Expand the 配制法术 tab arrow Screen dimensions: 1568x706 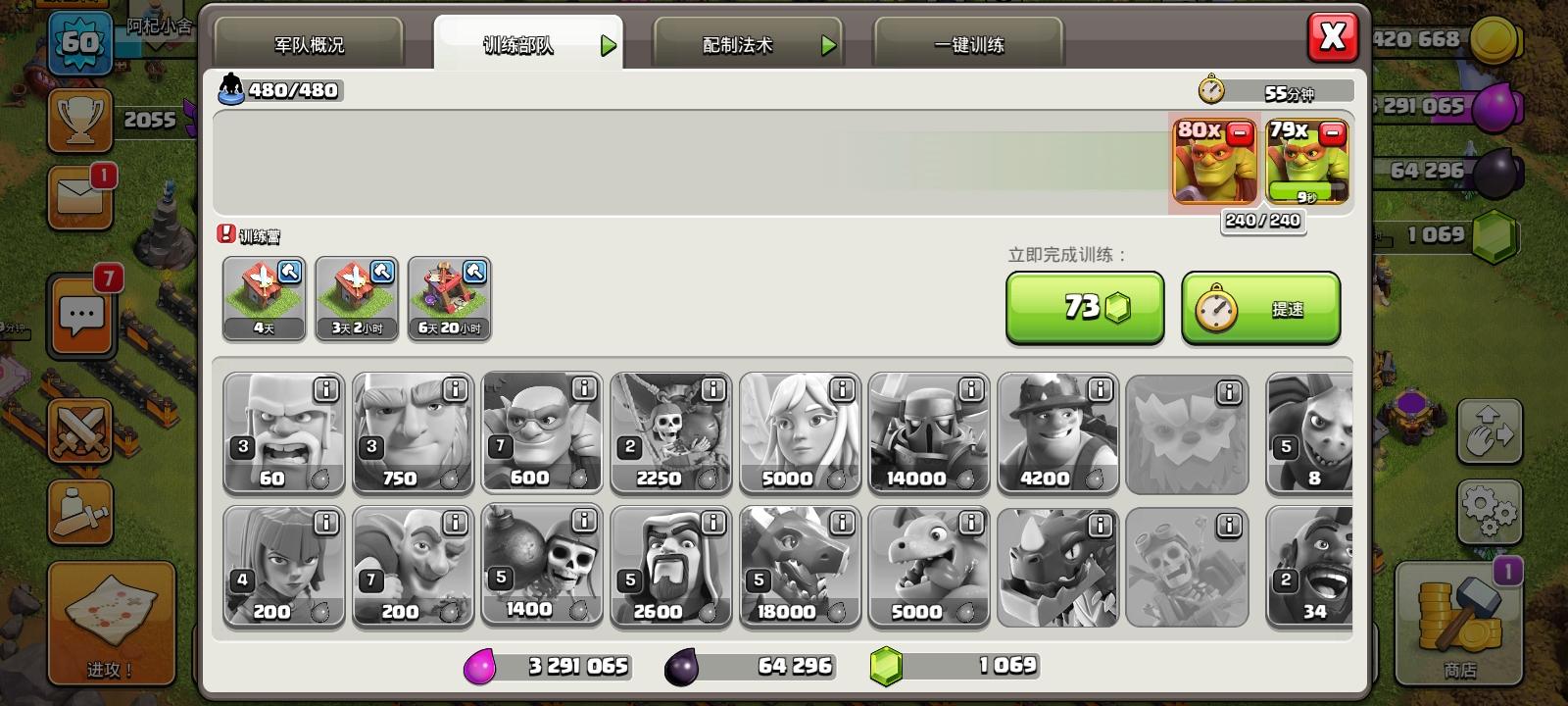(828, 43)
